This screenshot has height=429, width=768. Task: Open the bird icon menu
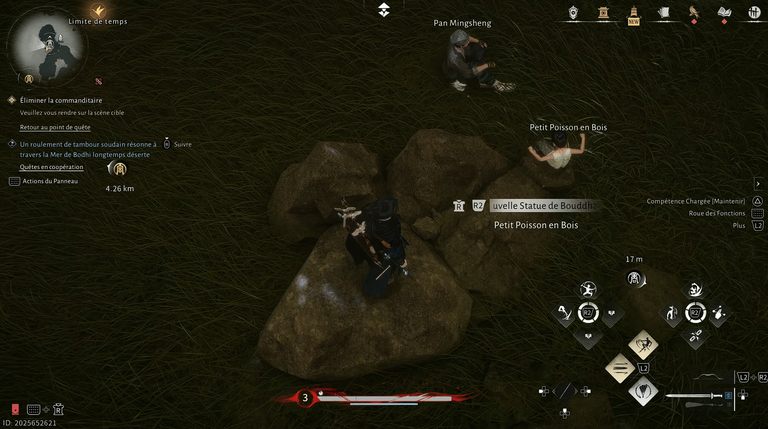click(x=693, y=13)
